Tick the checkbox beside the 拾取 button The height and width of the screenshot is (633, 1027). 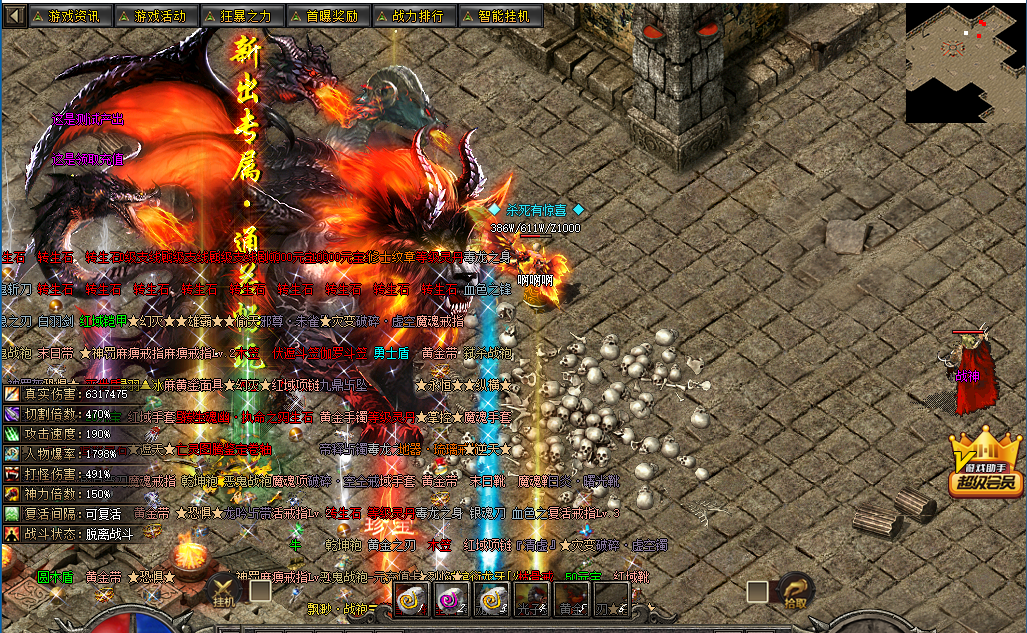(x=758, y=591)
